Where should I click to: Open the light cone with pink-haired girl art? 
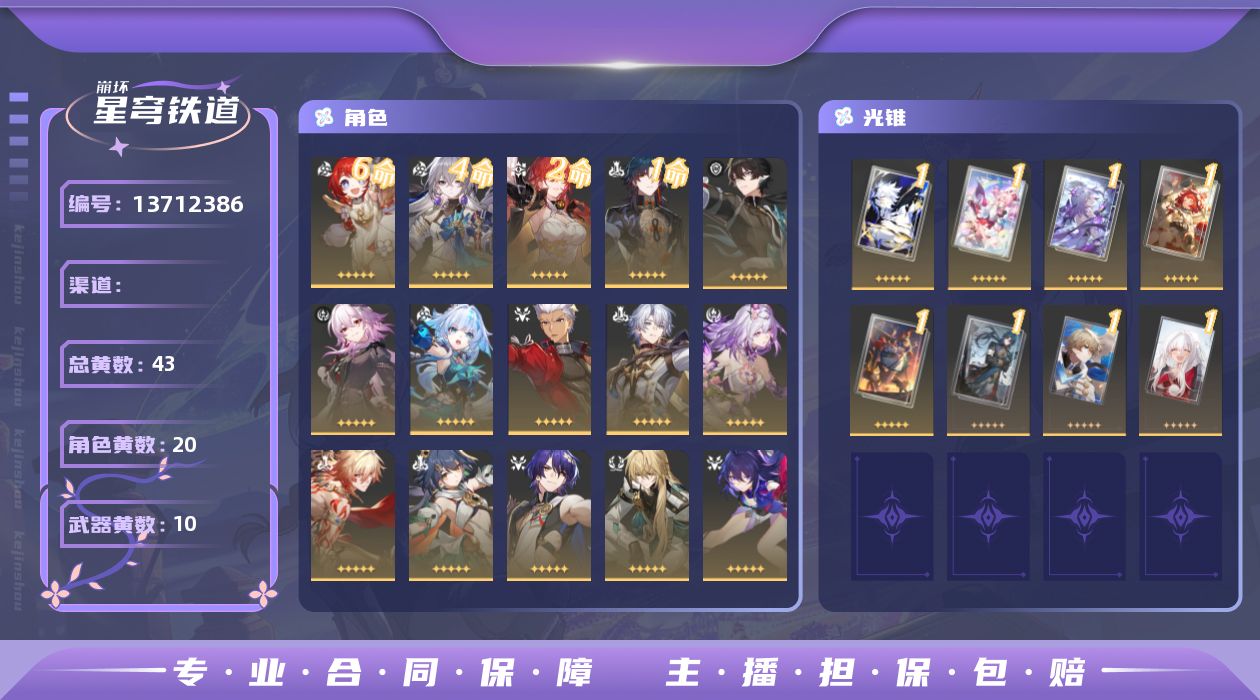[988, 222]
